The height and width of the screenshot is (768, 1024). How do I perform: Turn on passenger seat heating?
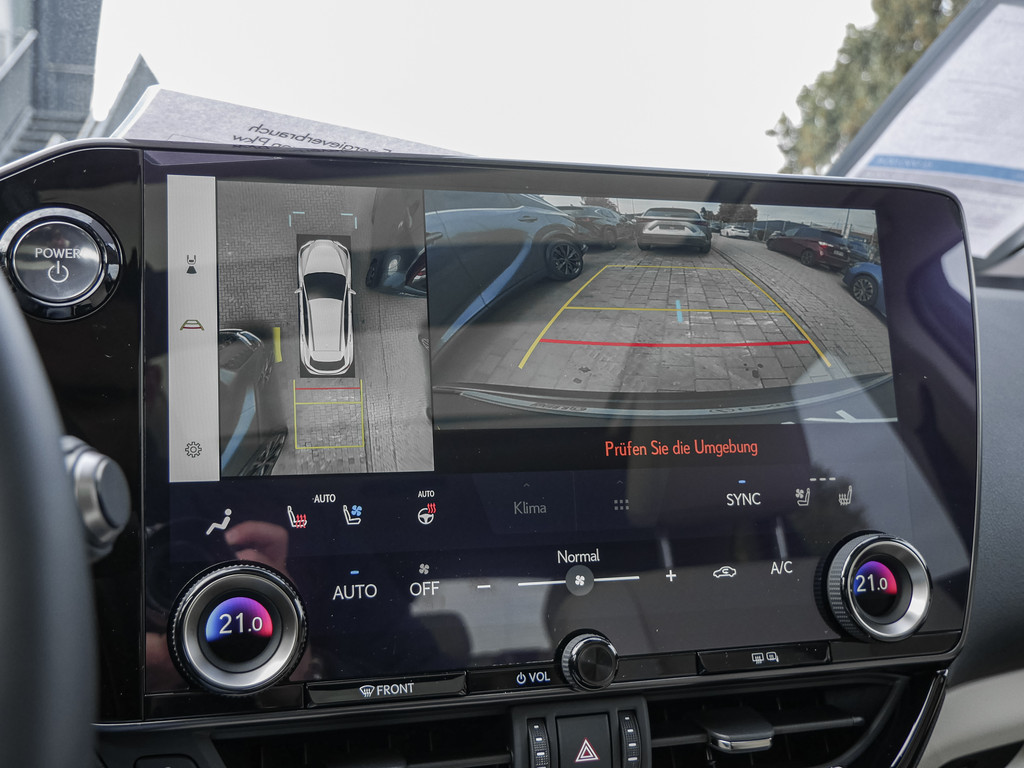[x=845, y=495]
